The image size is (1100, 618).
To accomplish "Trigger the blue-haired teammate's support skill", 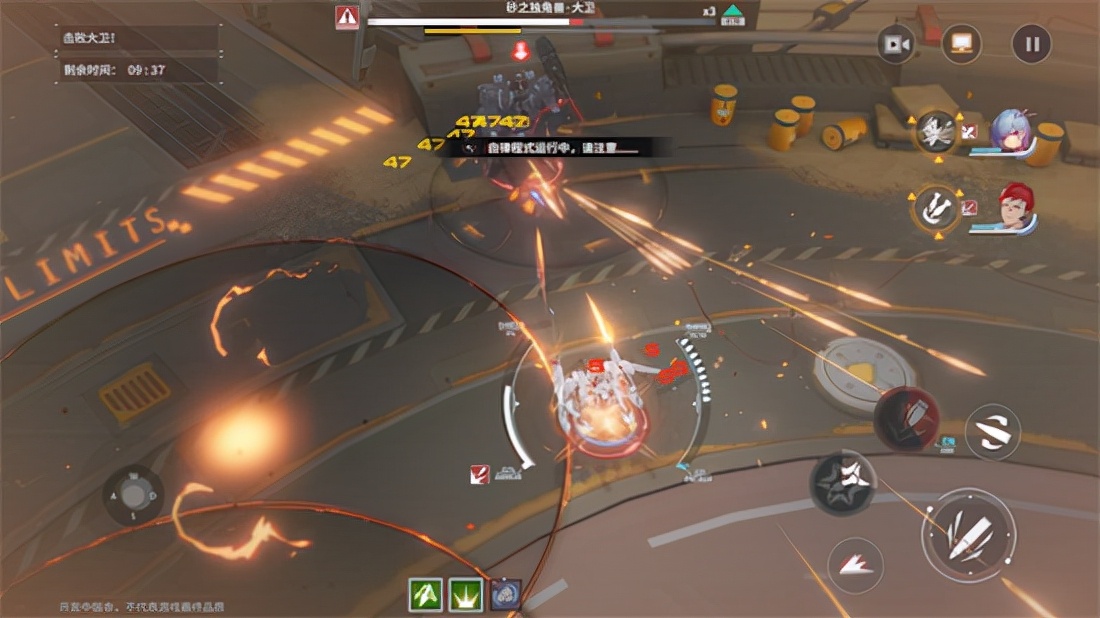I will pyautogui.click(x=936, y=133).
